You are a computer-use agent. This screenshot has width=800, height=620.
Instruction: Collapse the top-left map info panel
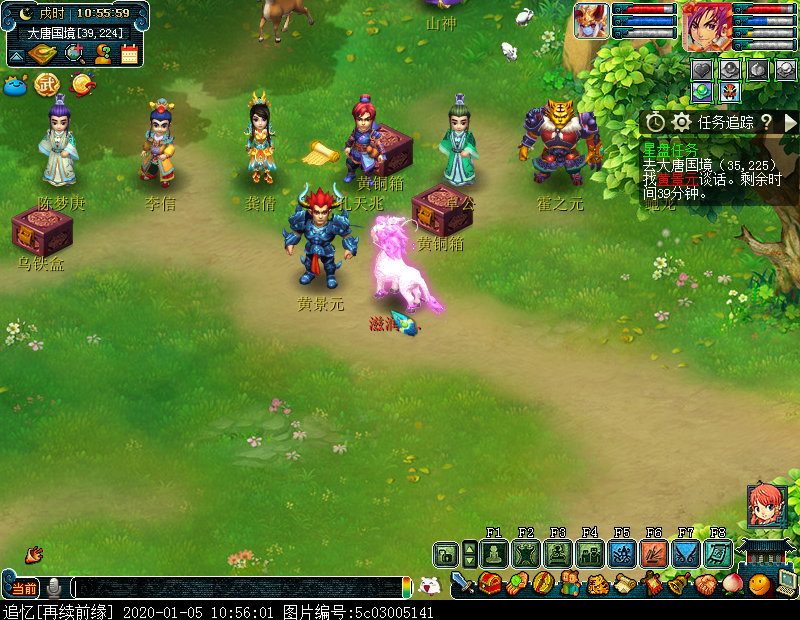coord(16,55)
